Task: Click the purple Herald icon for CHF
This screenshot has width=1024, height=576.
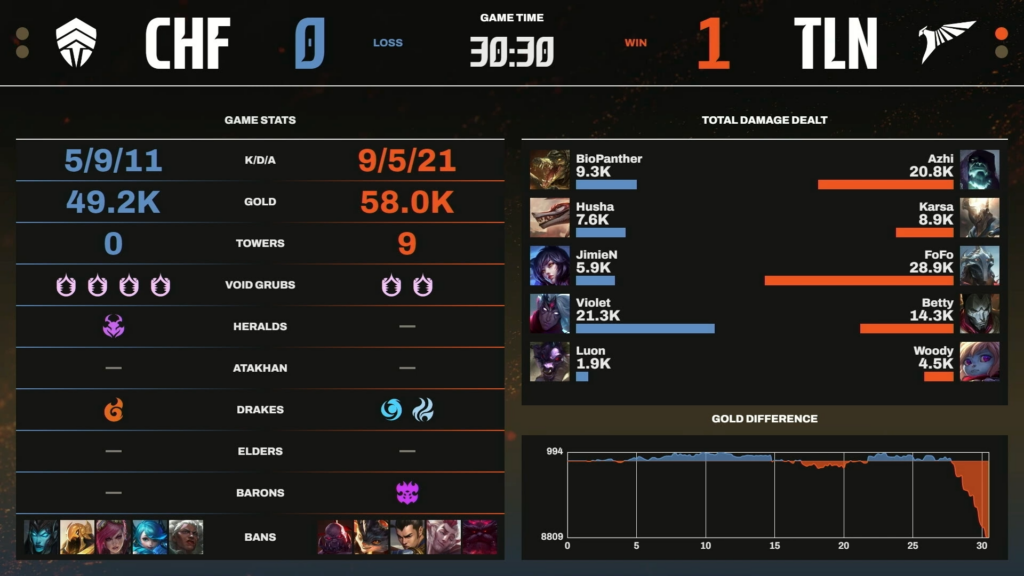Action: 113,326
